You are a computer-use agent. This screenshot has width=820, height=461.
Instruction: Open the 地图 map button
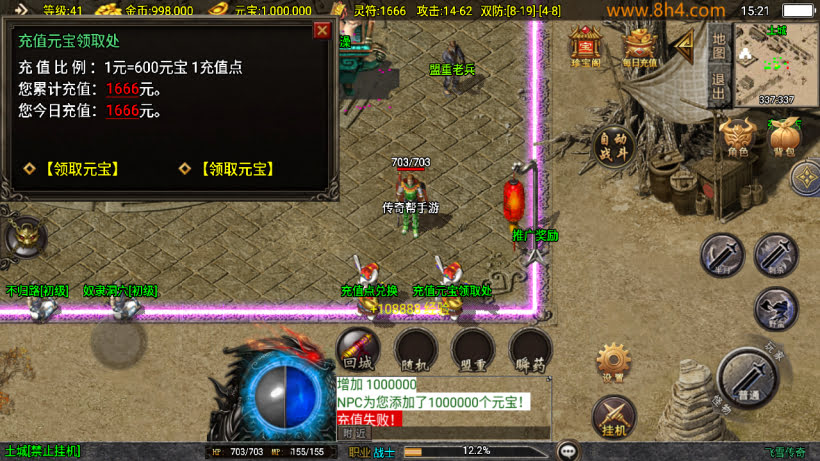tap(718, 43)
